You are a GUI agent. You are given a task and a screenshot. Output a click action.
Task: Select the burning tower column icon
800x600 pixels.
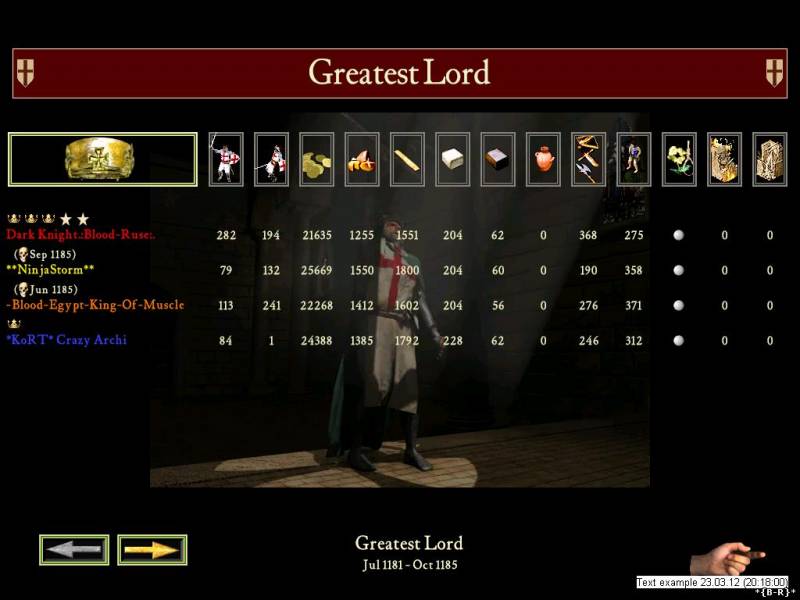[724, 159]
